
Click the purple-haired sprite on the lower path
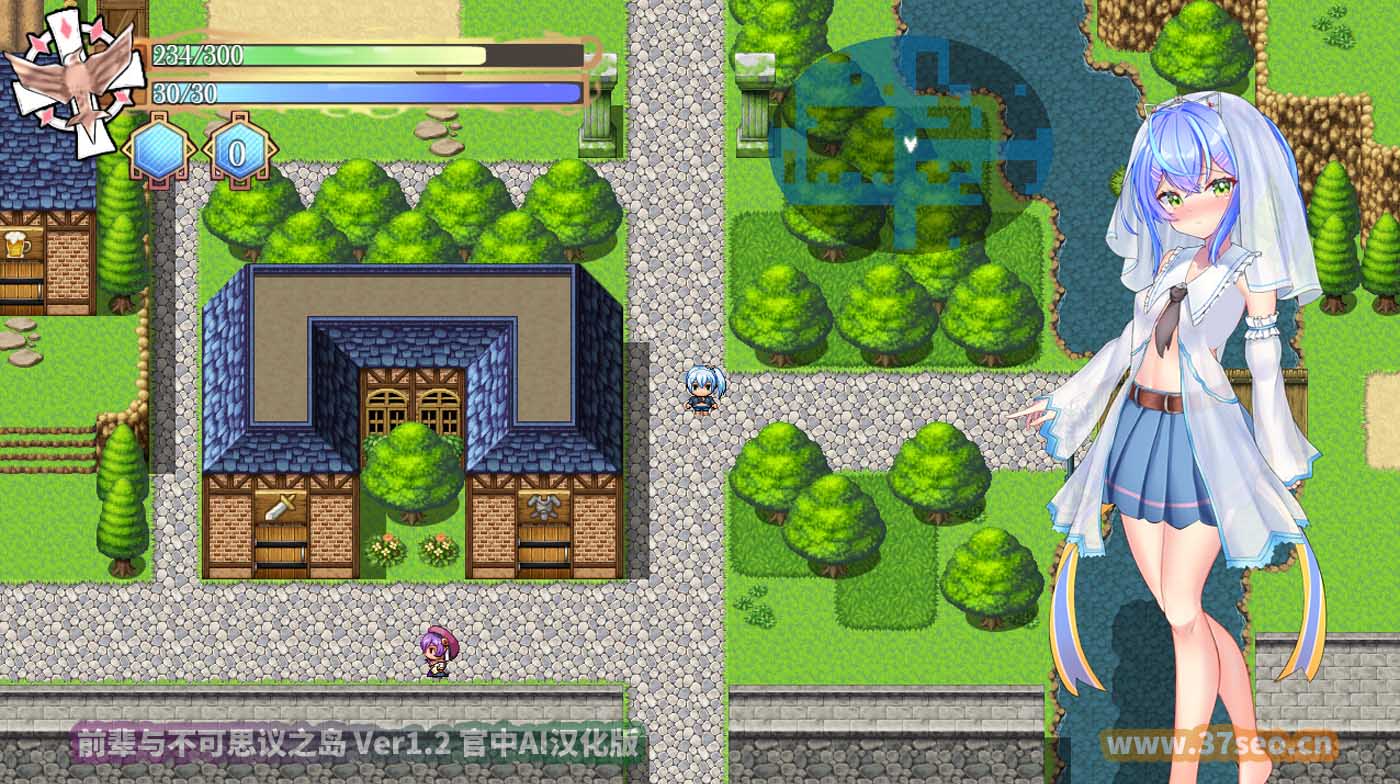tap(438, 652)
